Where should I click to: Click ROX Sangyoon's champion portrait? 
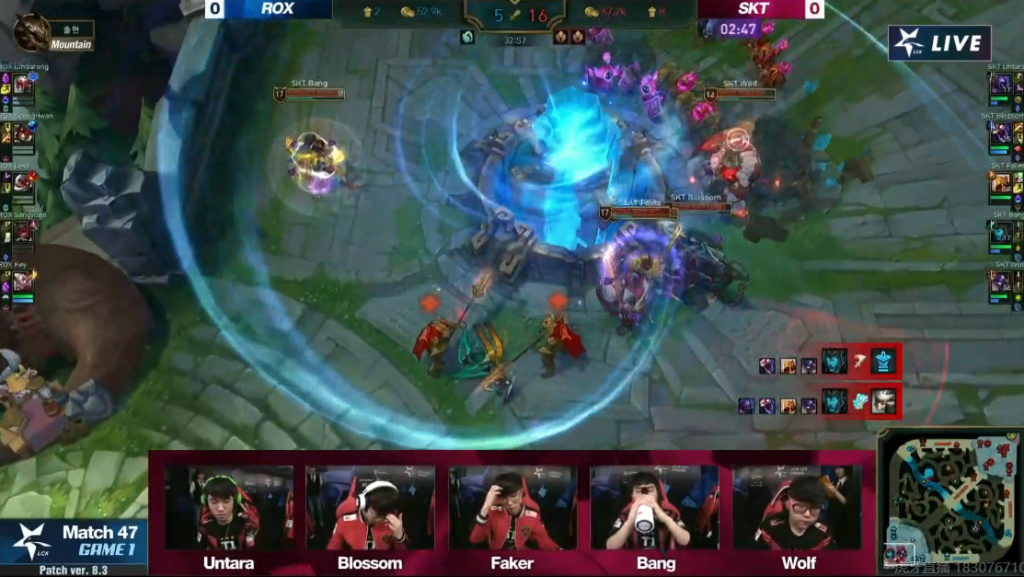point(23,233)
